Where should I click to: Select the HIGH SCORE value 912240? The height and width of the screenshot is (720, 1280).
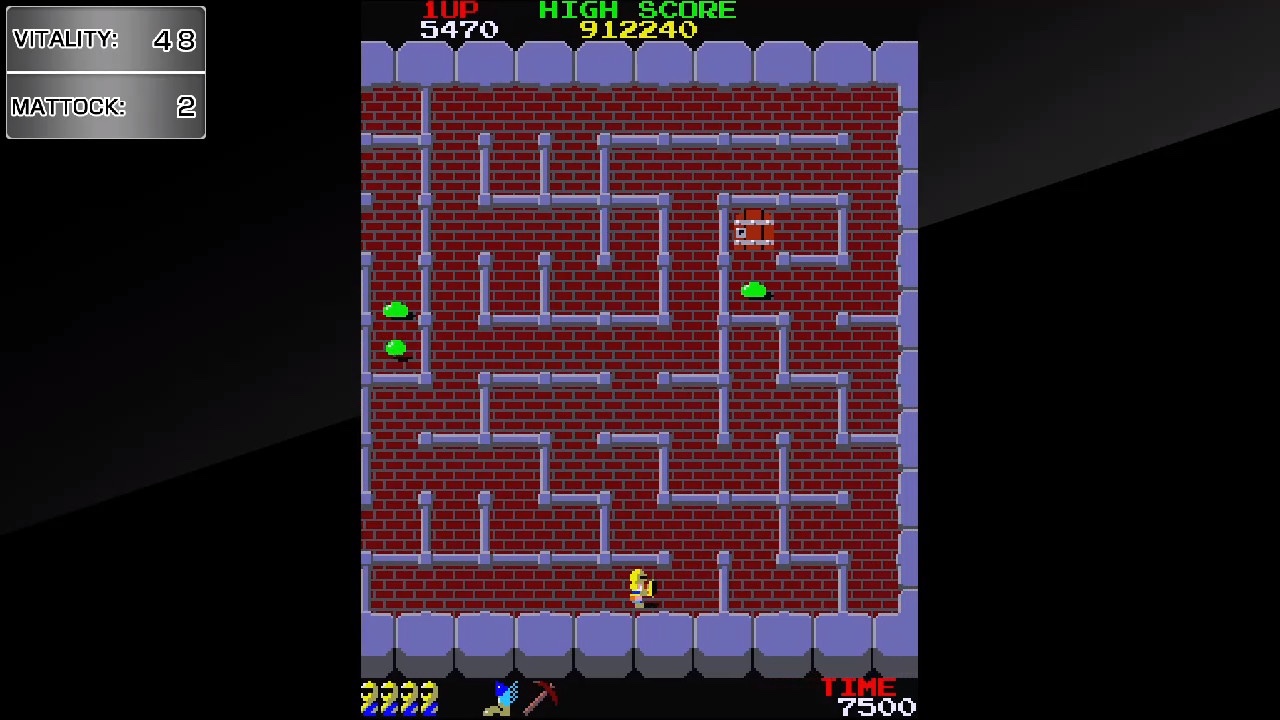coord(640,29)
